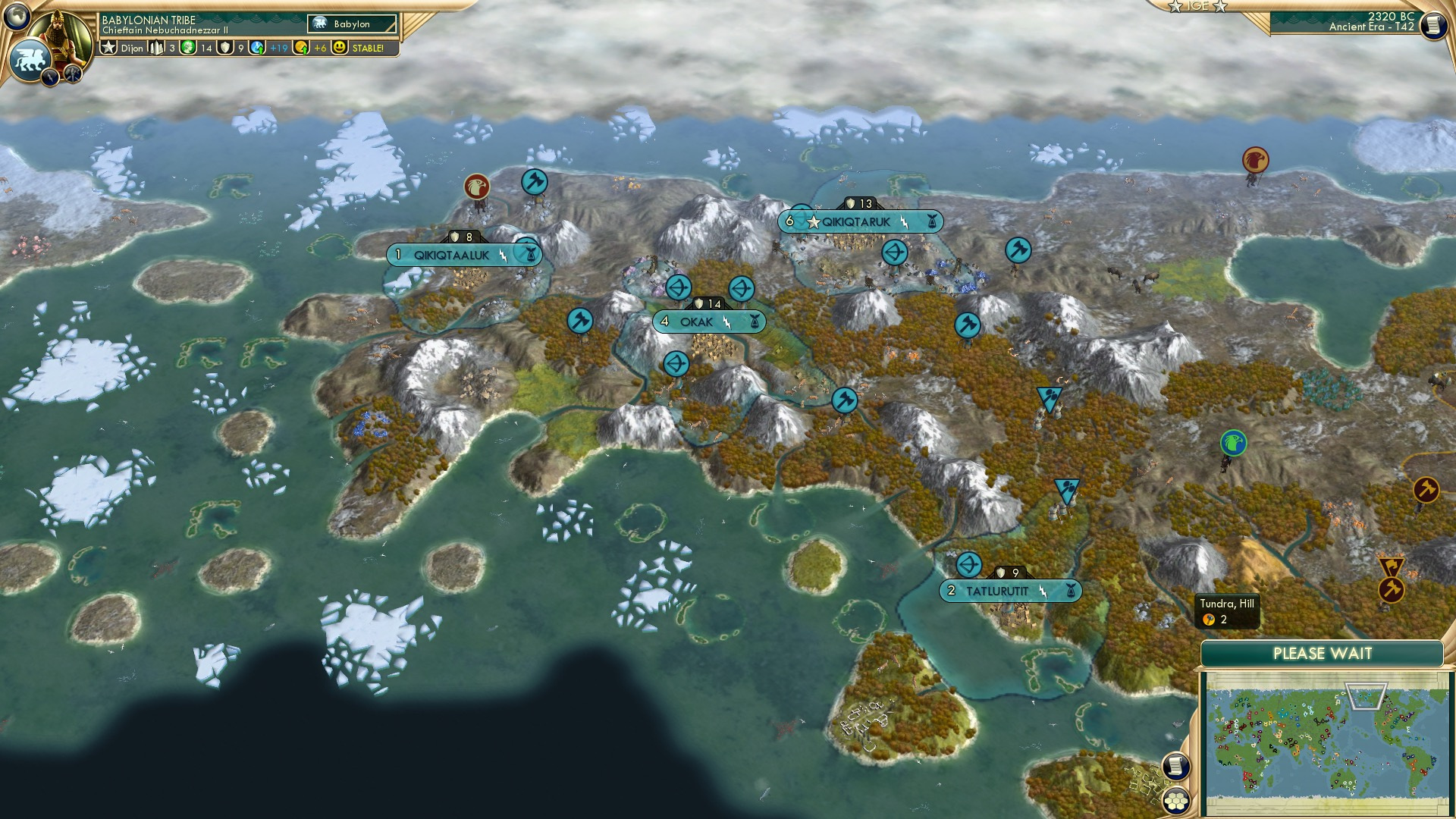Open the Babylon civilization dropdown
Screen dimensions: 1456x819
[353, 24]
